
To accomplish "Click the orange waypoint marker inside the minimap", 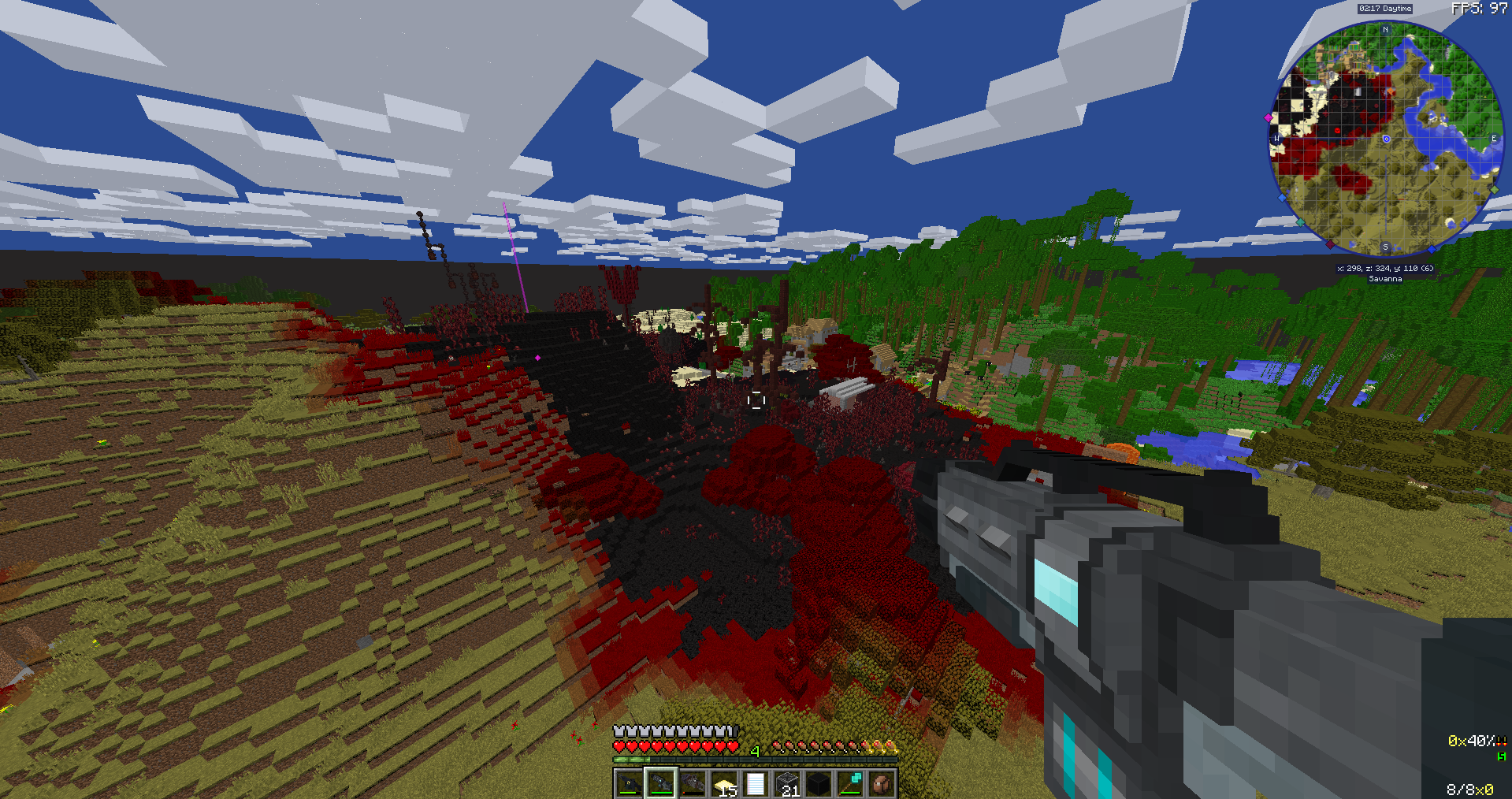I will 1390,91.
